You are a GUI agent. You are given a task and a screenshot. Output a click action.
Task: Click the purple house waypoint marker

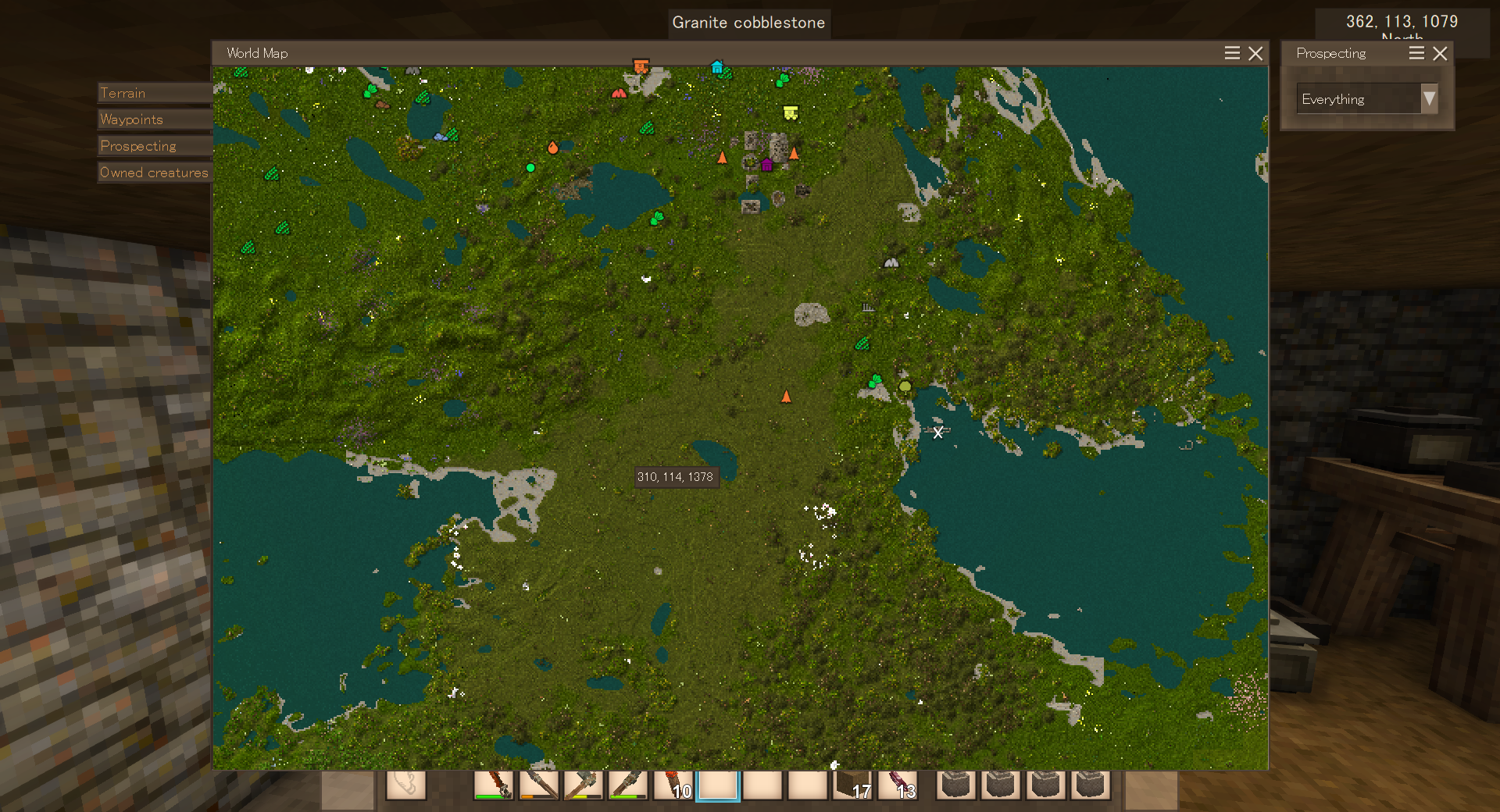pyautogui.click(x=766, y=164)
